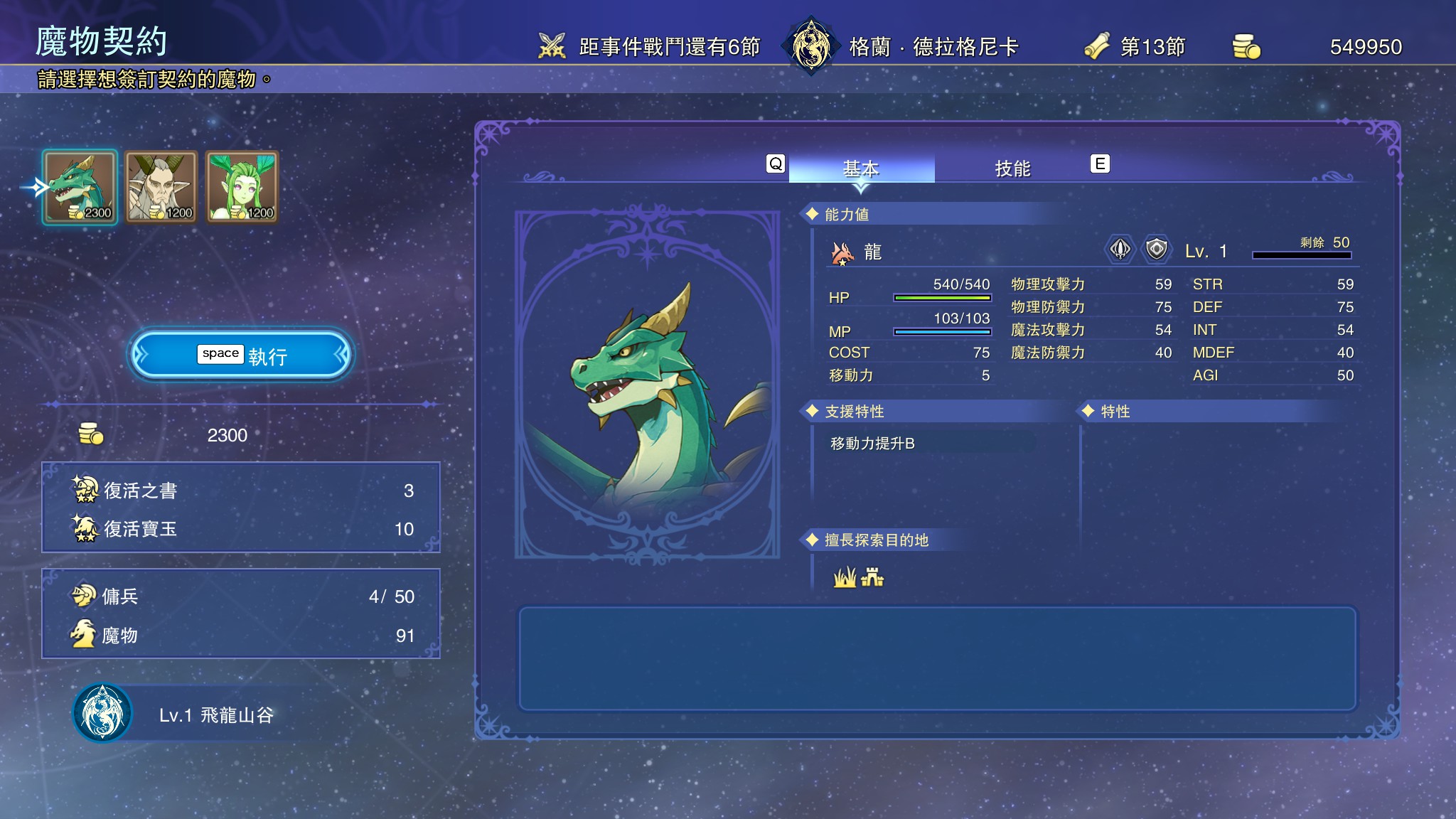Select the green dragon monster portrait
1456x819 pixels.
(80, 187)
